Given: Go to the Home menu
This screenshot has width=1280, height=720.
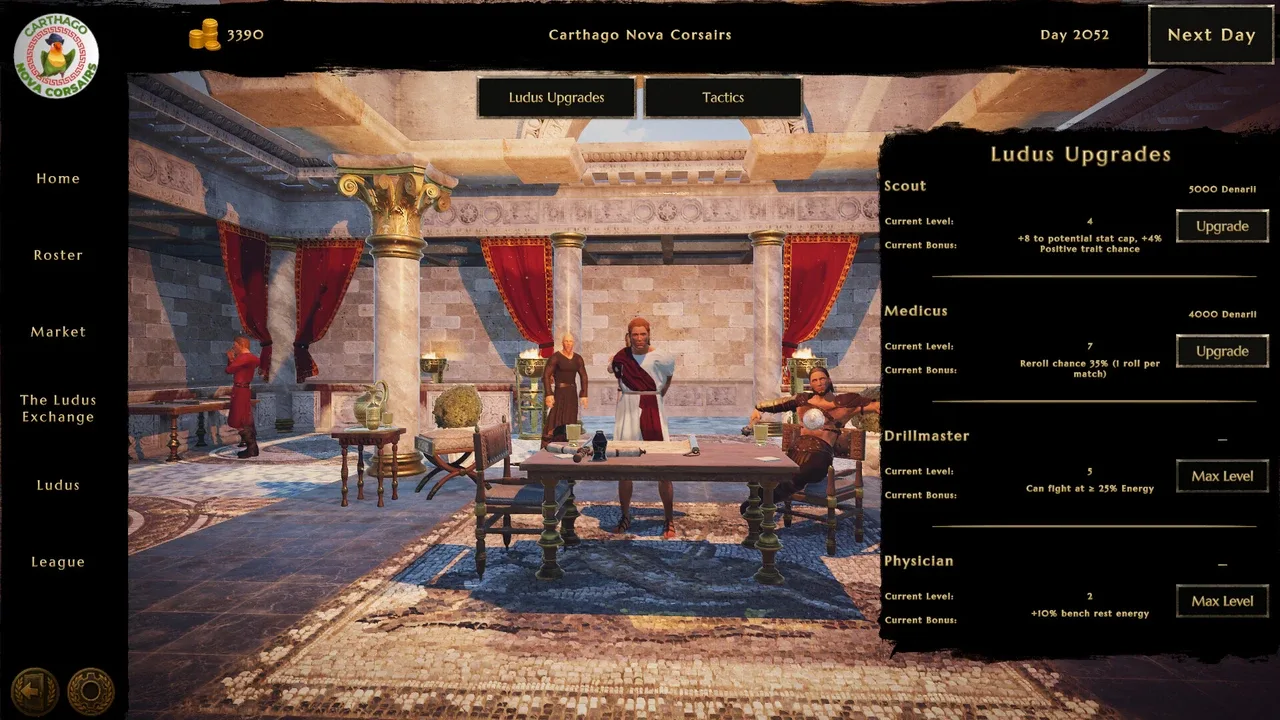Looking at the screenshot, I should click(x=58, y=178).
